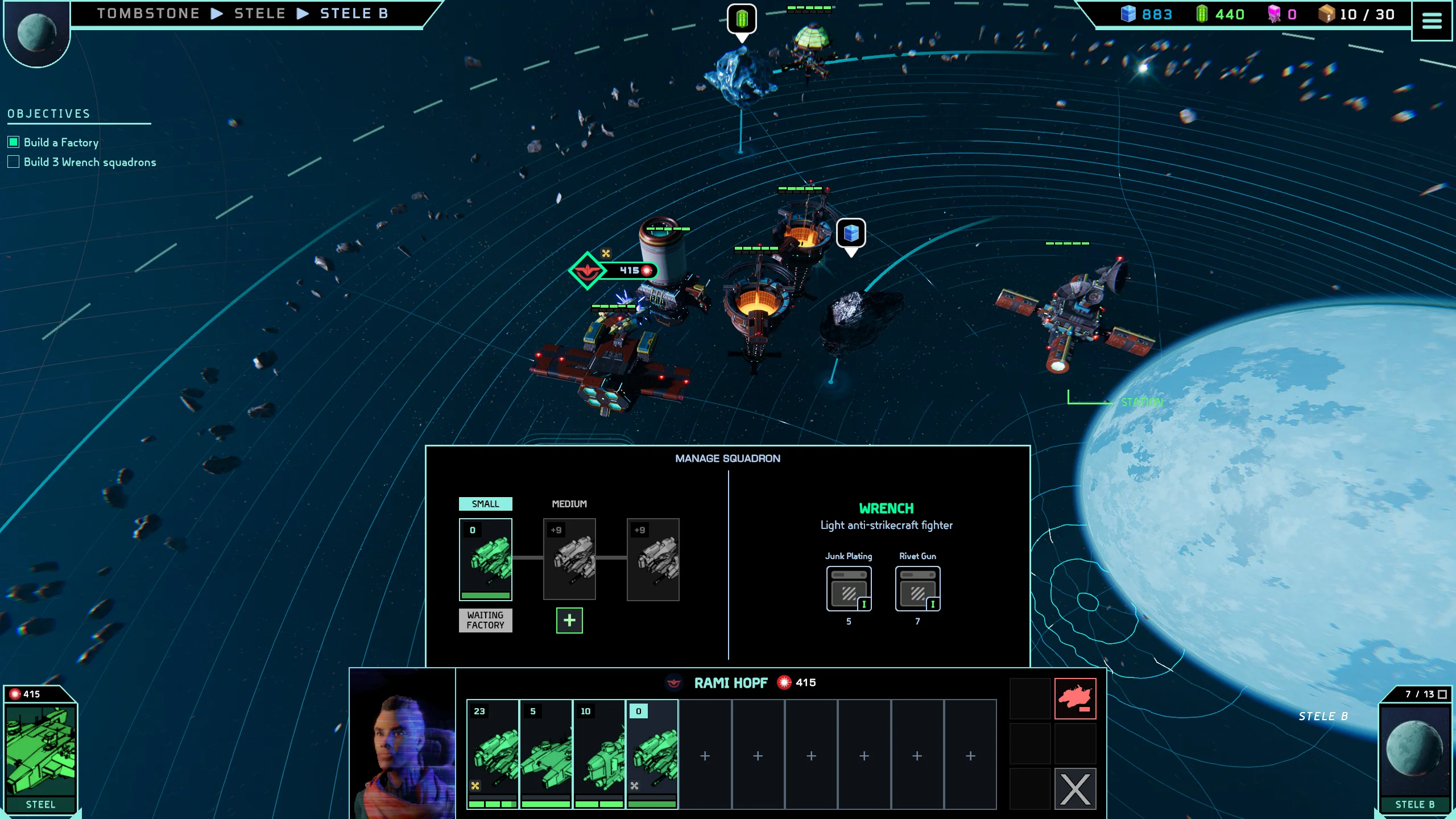
Task: Select the squadron slot numbered 10
Action: (x=599, y=754)
